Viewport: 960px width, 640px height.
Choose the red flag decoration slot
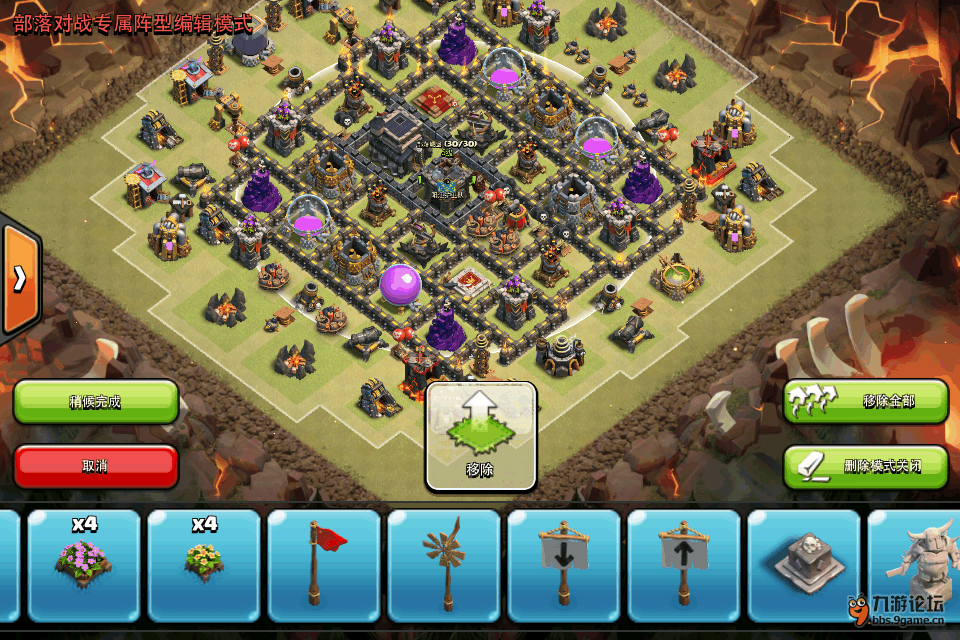(324, 565)
